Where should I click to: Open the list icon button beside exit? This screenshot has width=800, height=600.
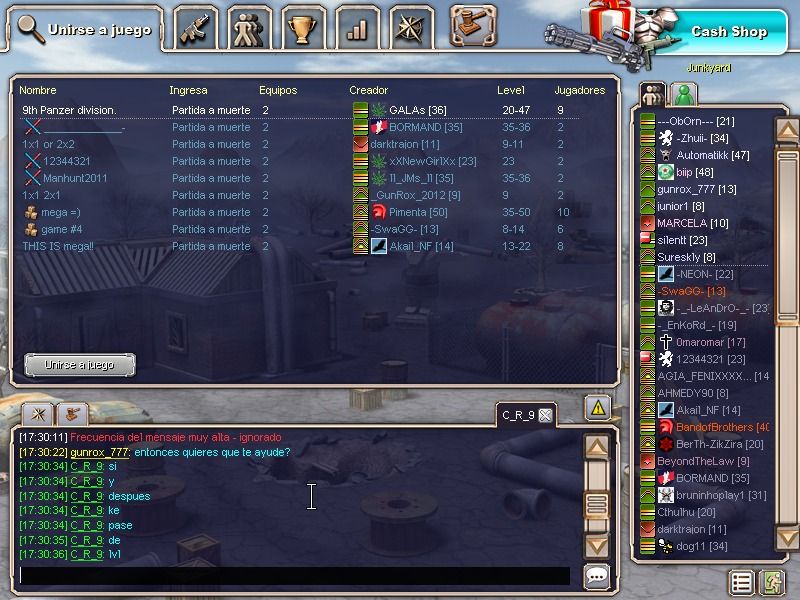click(741, 582)
